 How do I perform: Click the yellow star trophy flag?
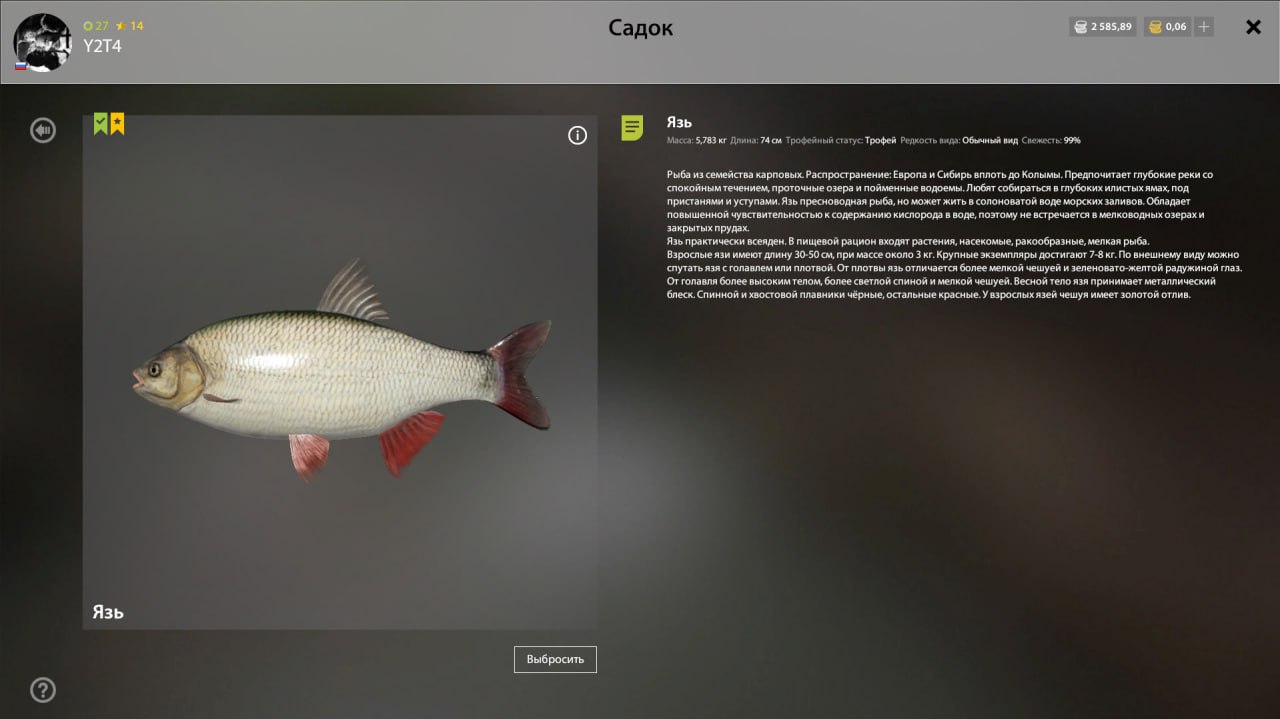117,124
